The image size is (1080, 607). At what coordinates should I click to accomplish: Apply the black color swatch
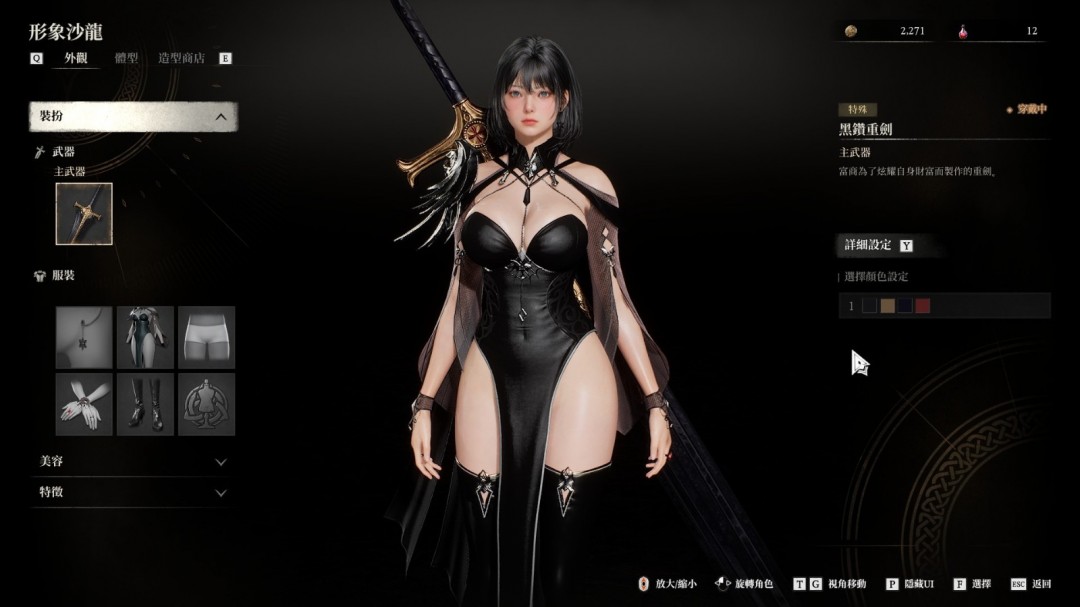point(869,306)
